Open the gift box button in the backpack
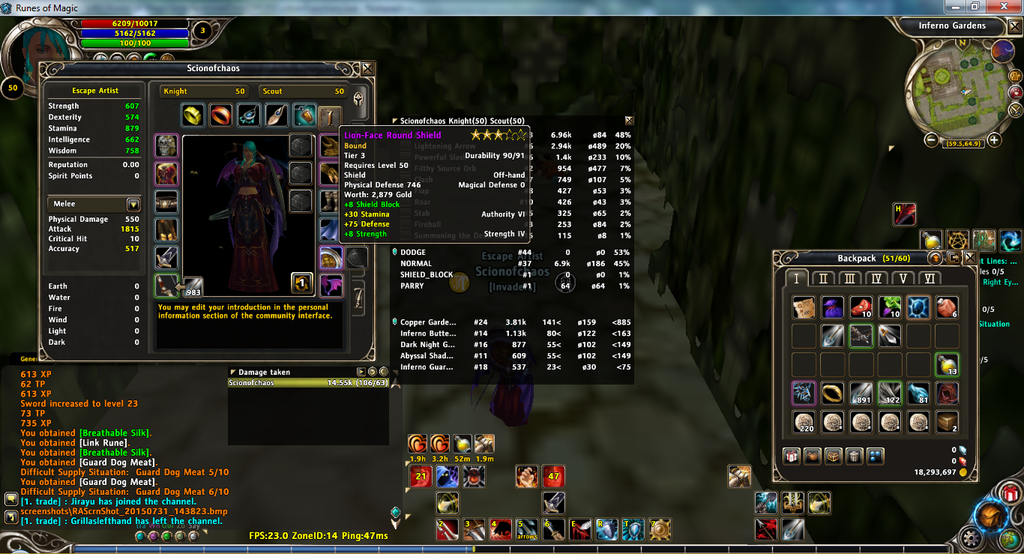Viewport: 1024px width, 554px height. (x=791, y=456)
